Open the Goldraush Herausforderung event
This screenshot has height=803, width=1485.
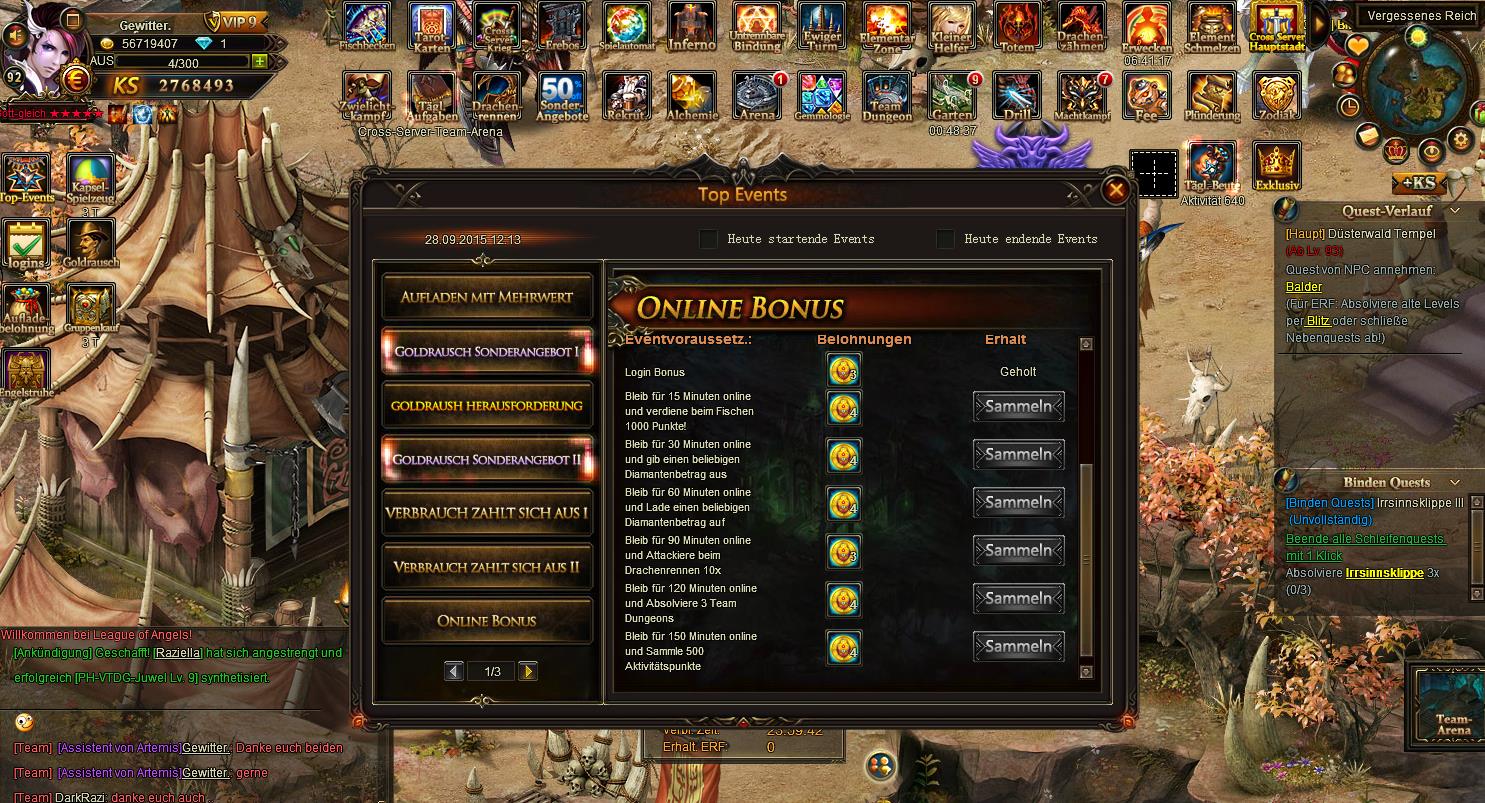(x=487, y=405)
